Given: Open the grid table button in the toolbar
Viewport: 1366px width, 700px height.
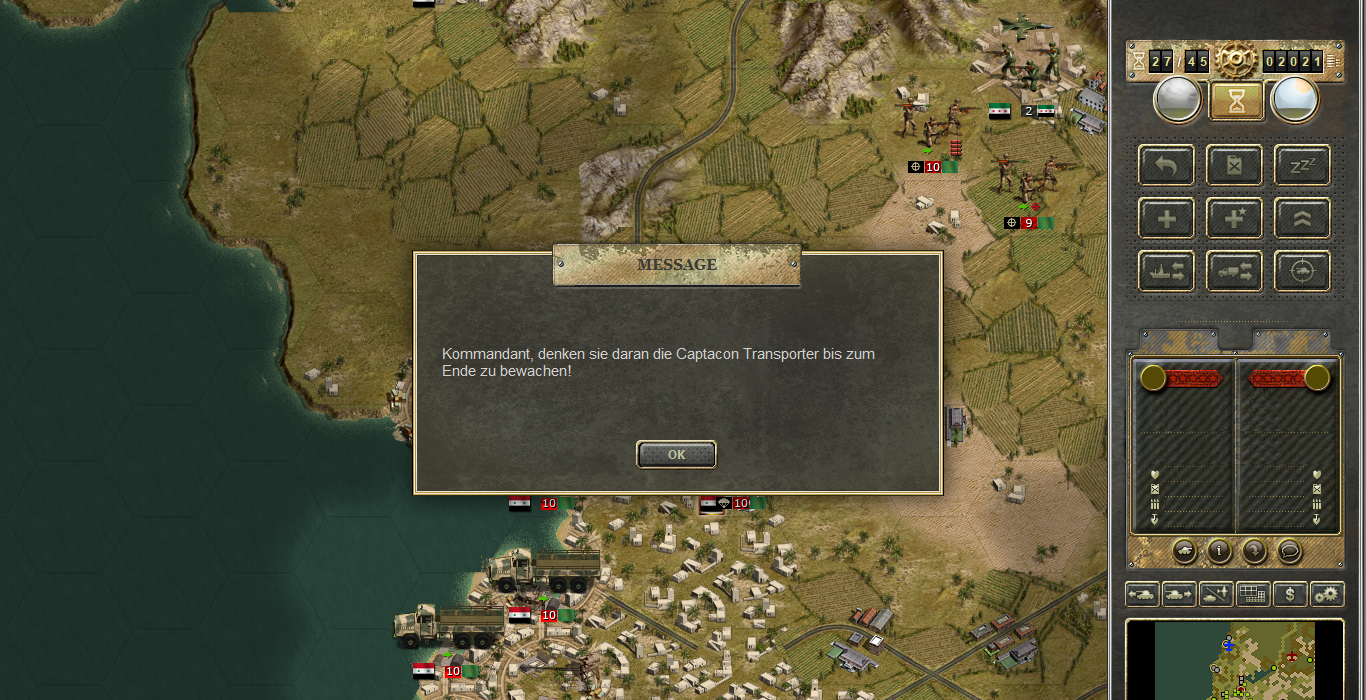Looking at the screenshot, I should (1253, 594).
